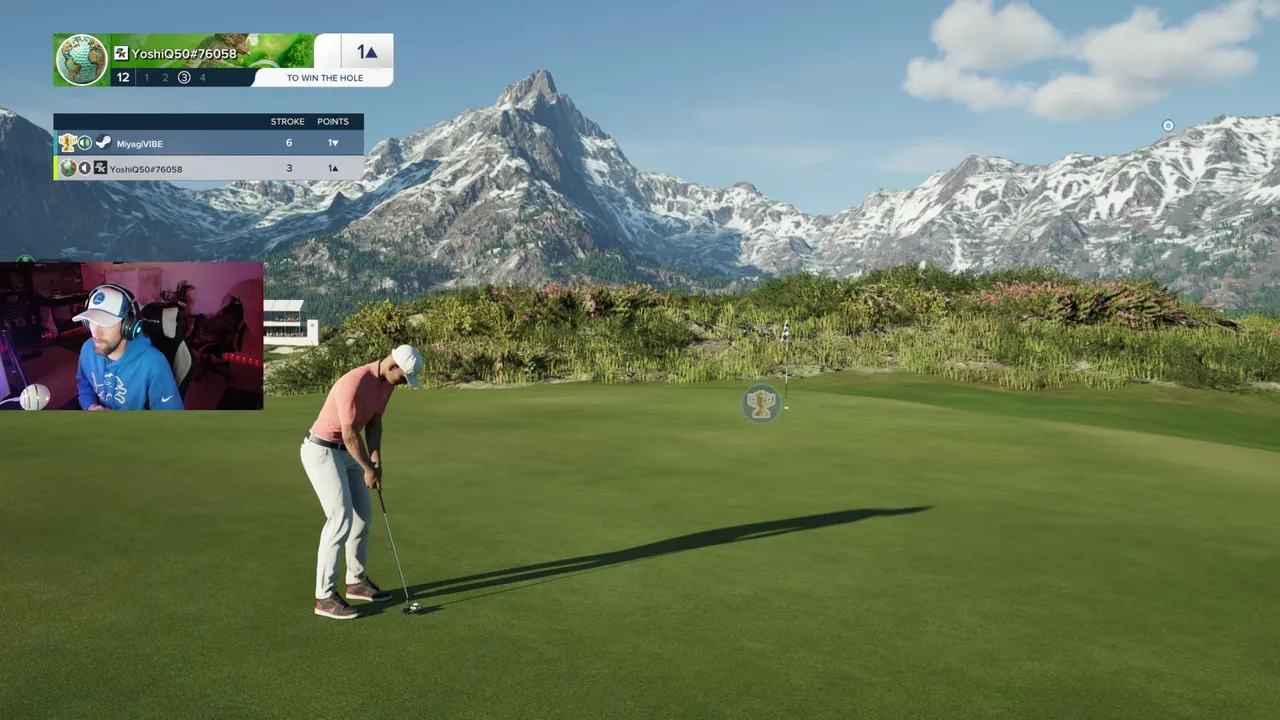Click the trophy marker on the green

click(761, 403)
